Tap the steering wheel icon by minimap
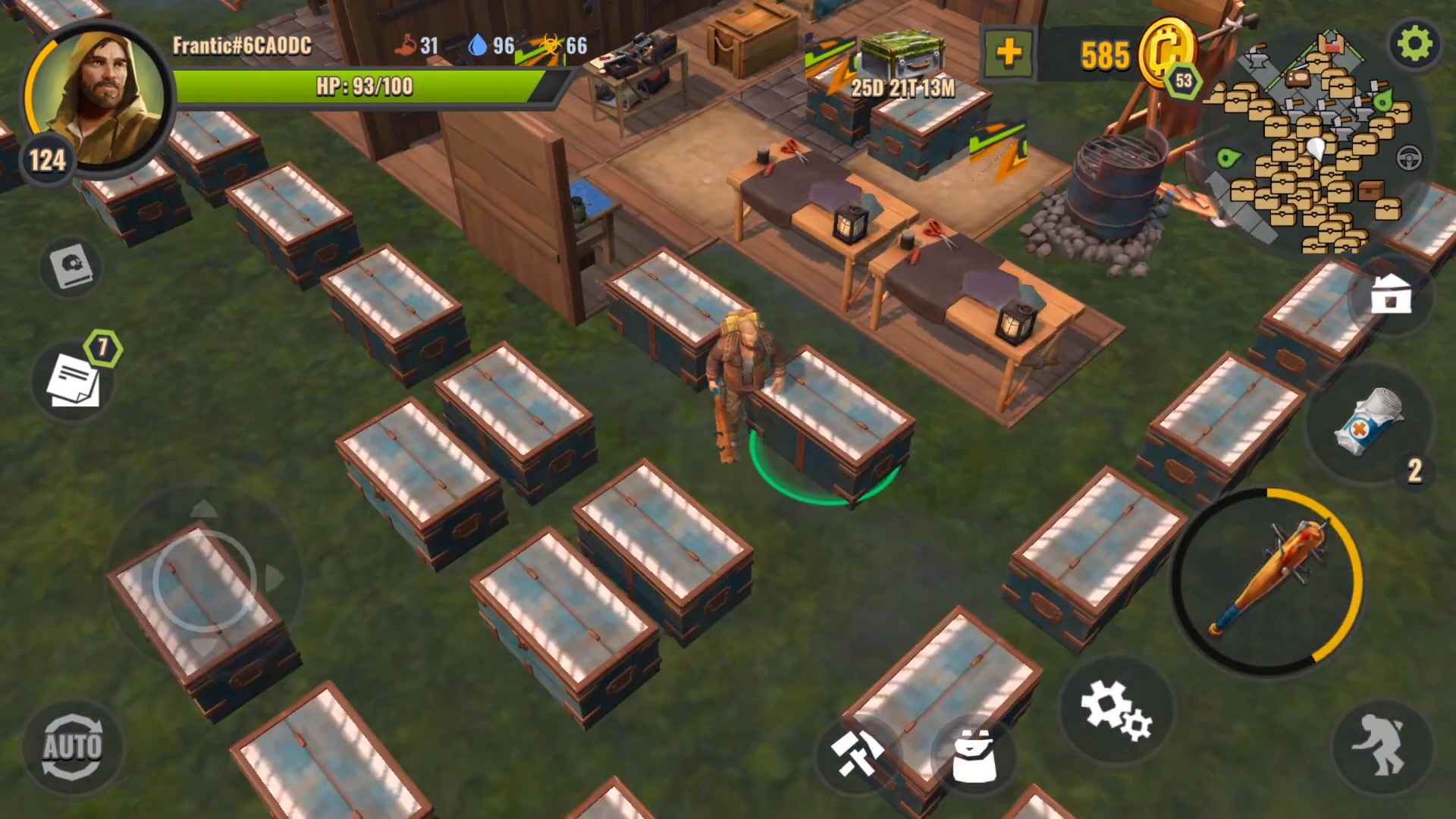Screen dimensions: 1456x819 (x=1409, y=158)
